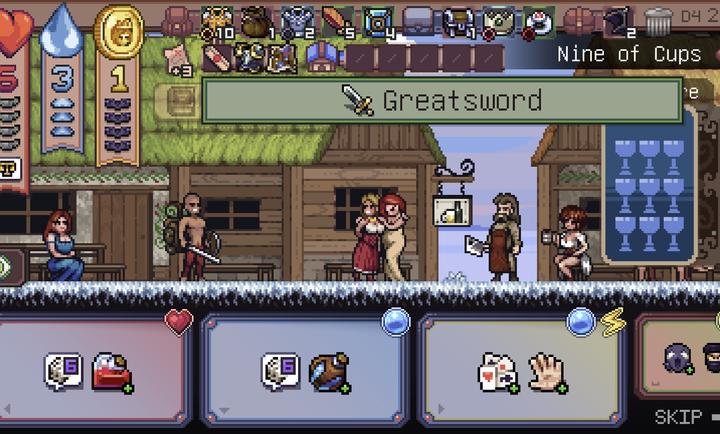Select the blue square shield item
This screenshot has height=434, width=720.
pyautogui.click(x=377, y=19)
